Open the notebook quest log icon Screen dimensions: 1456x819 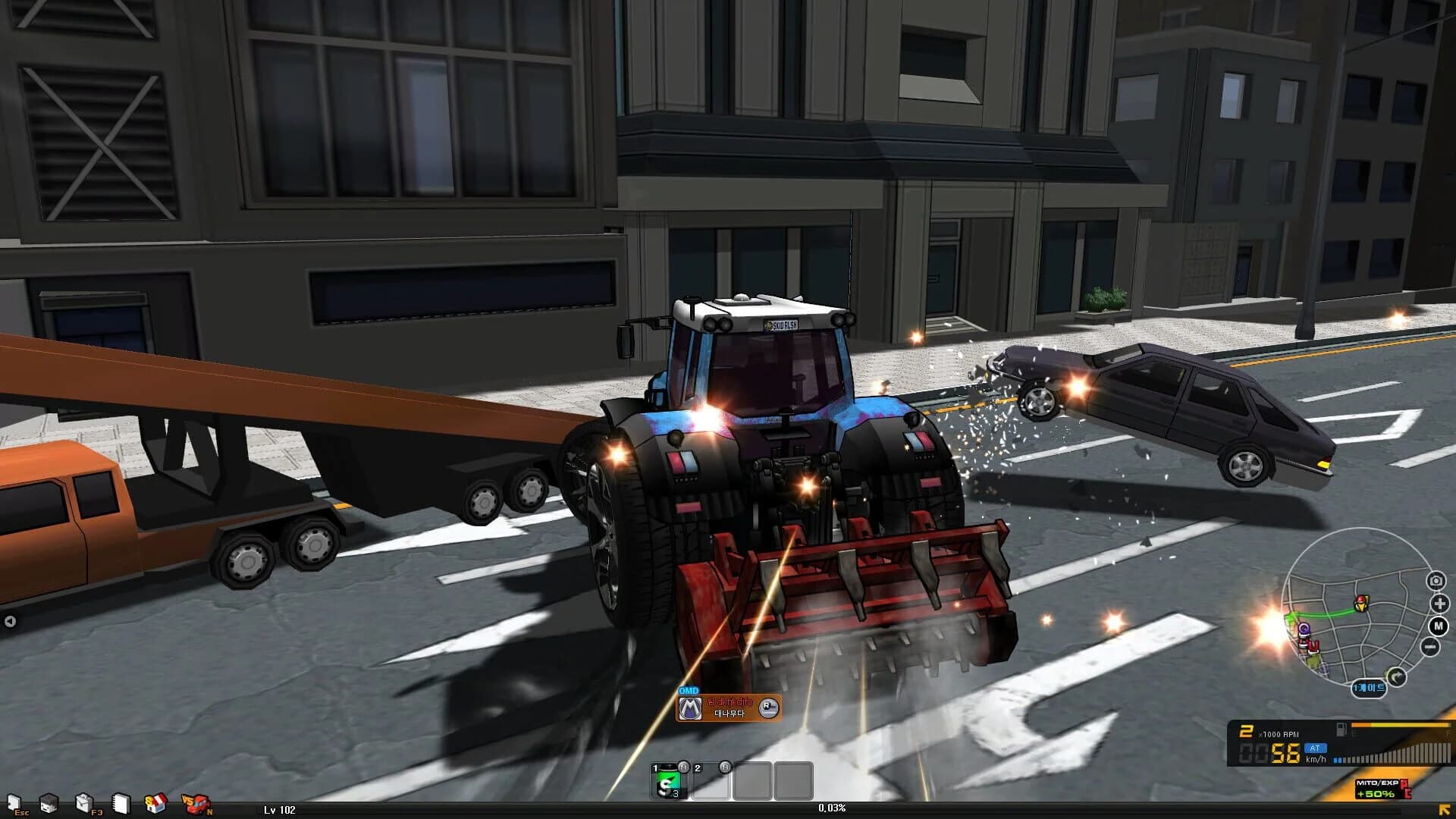120,802
